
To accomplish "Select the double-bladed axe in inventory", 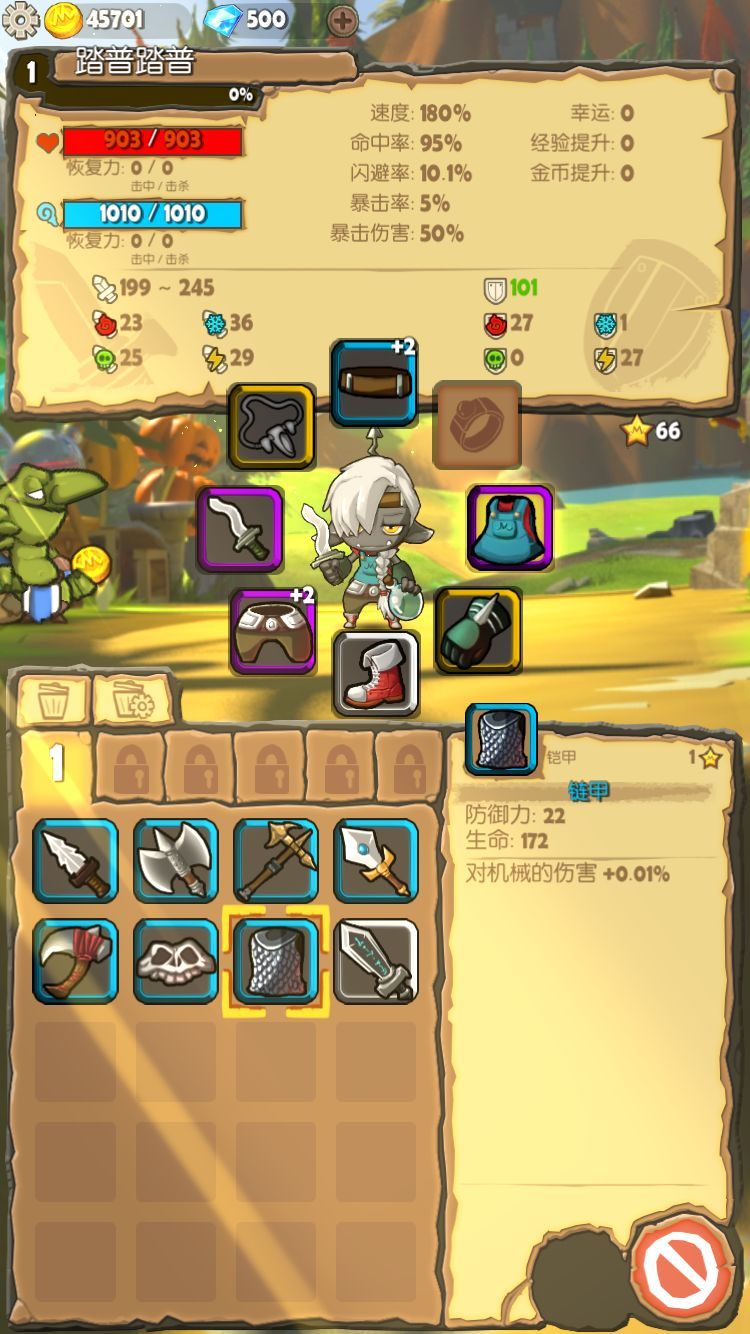I will (175, 861).
